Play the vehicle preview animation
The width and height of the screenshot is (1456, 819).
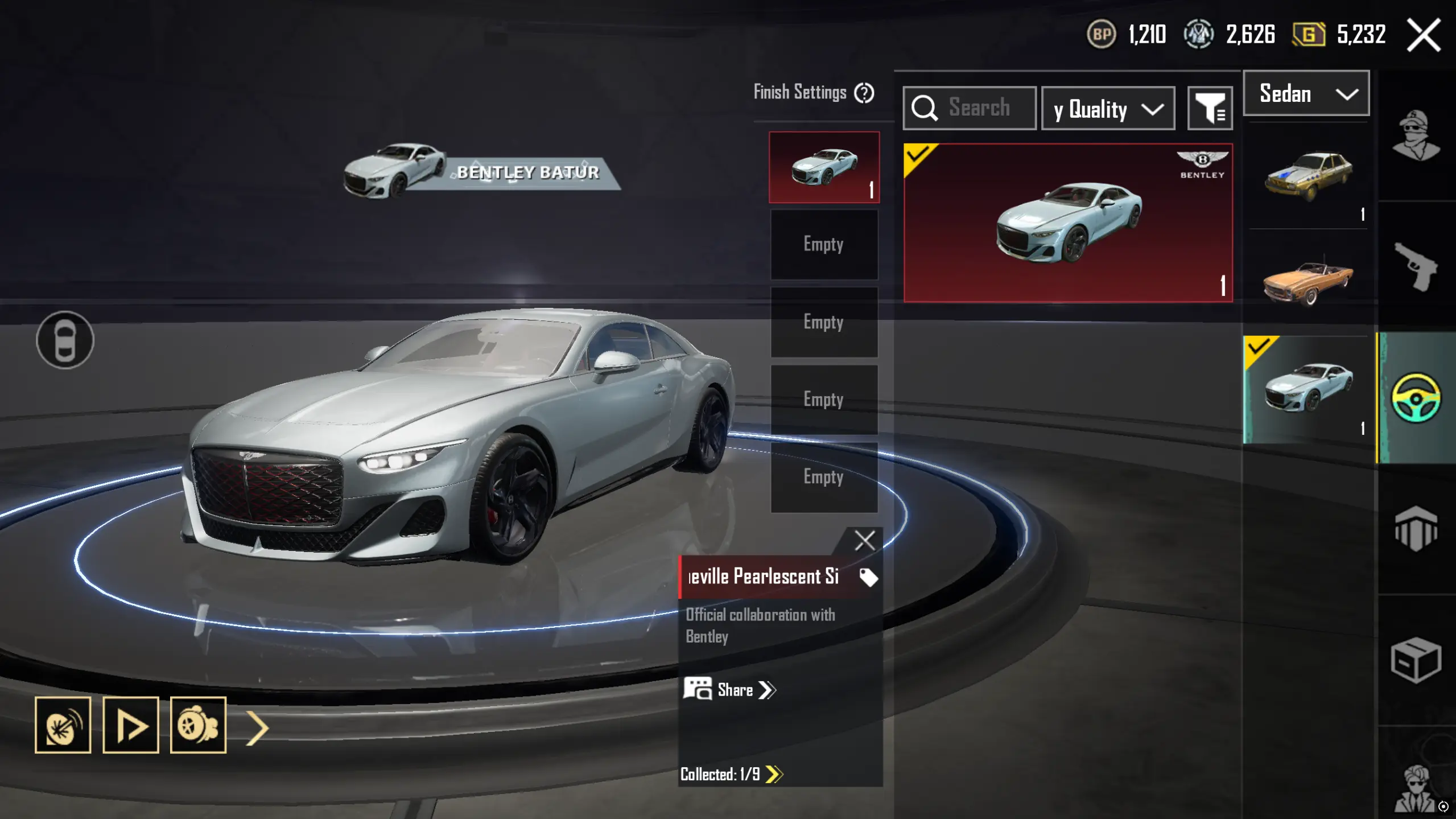(130, 725)
